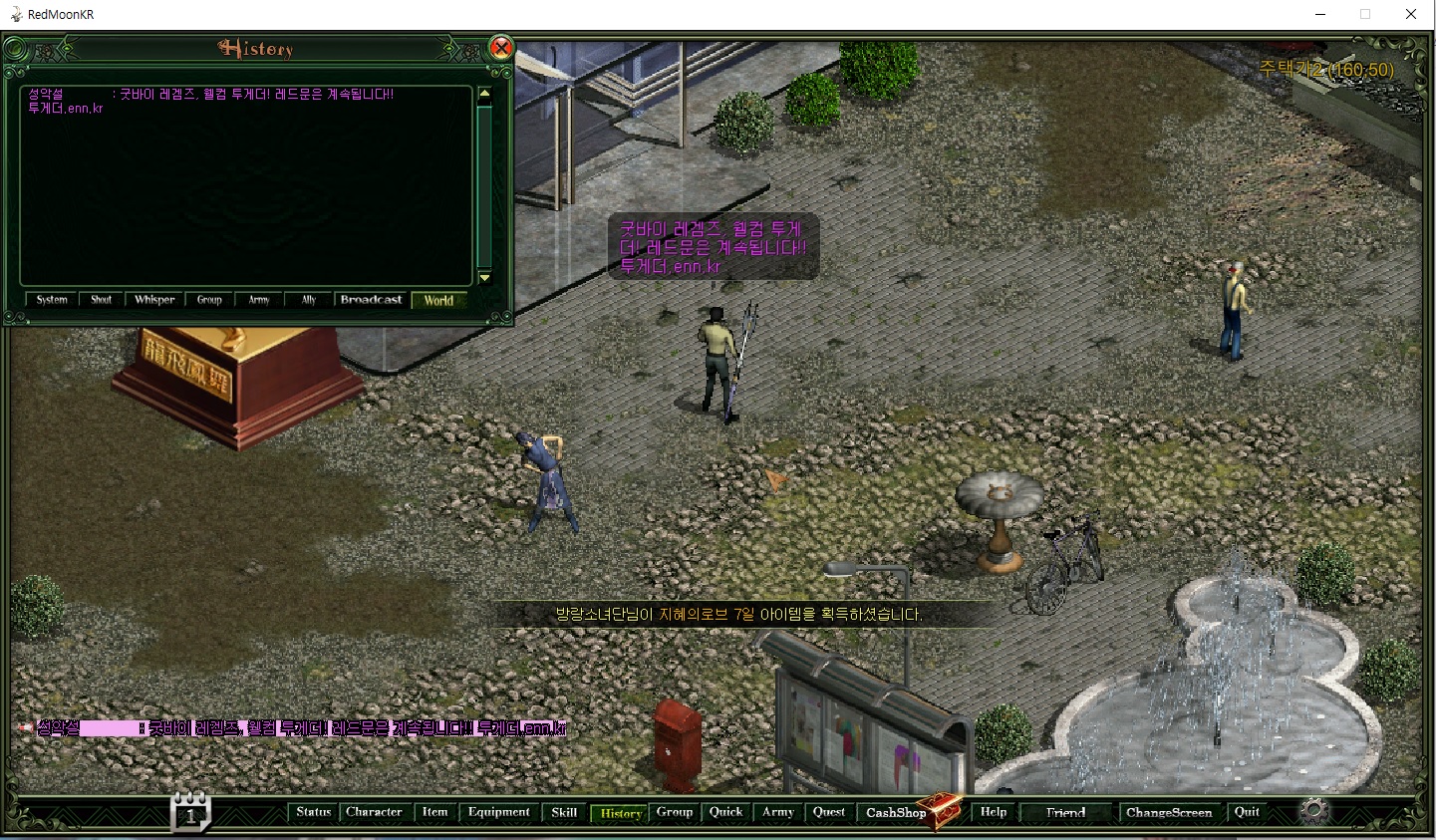Click the ChangeScreen button
1436x840 pixels.
[1169, 813]
